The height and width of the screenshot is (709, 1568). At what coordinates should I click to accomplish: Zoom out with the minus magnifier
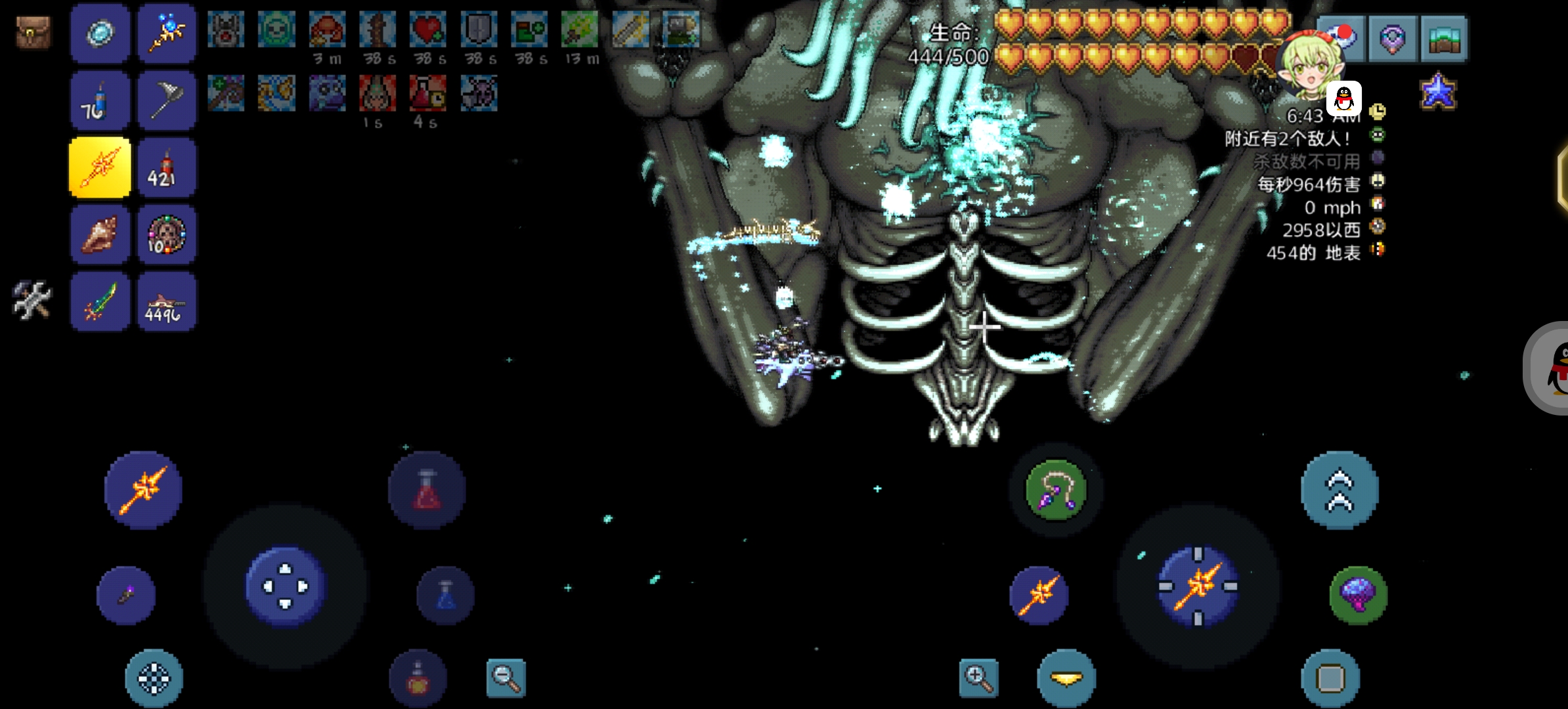pyautogui.click(x=506, y=677)
